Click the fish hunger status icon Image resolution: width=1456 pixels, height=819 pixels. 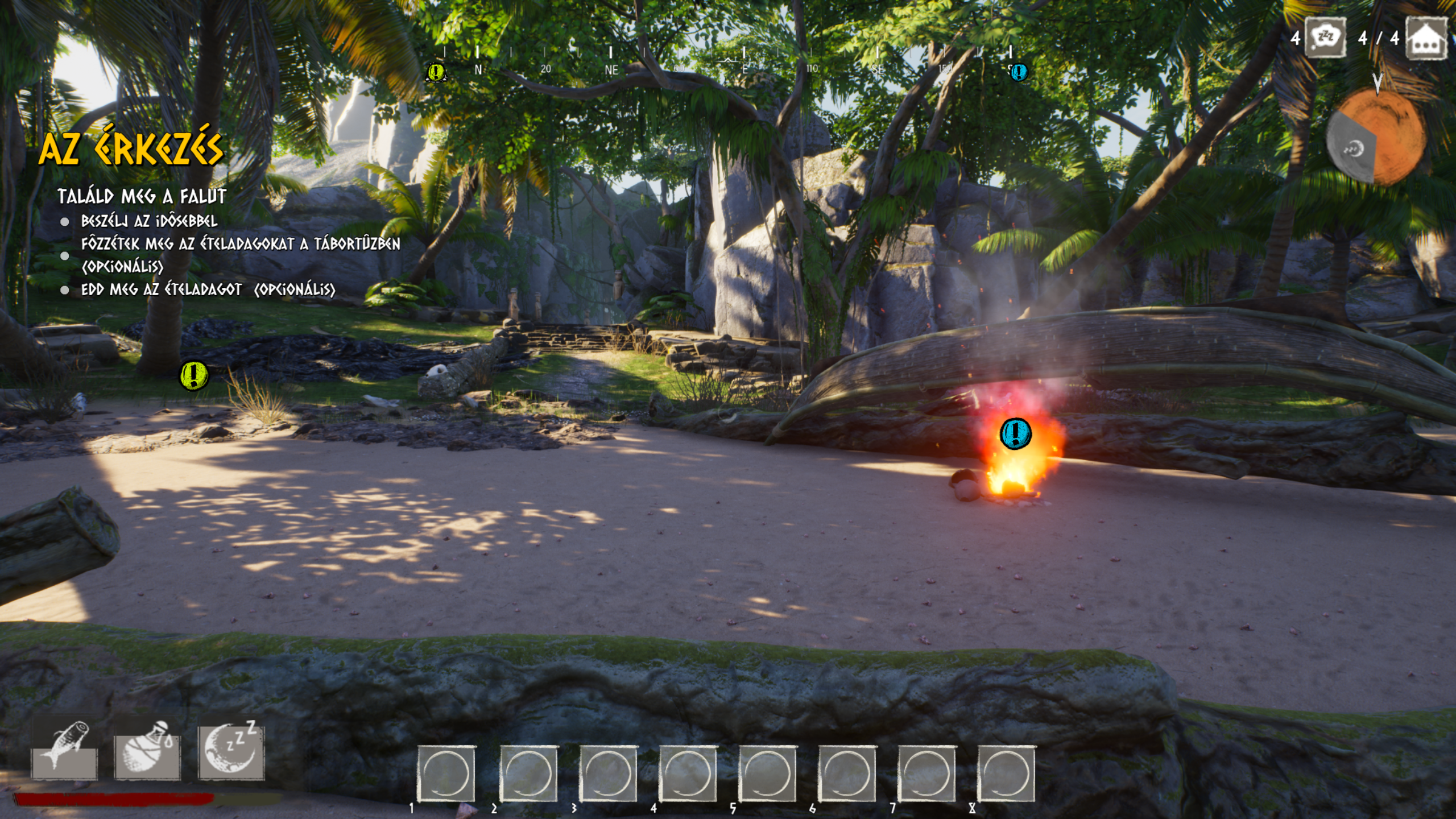pos(64,748)
